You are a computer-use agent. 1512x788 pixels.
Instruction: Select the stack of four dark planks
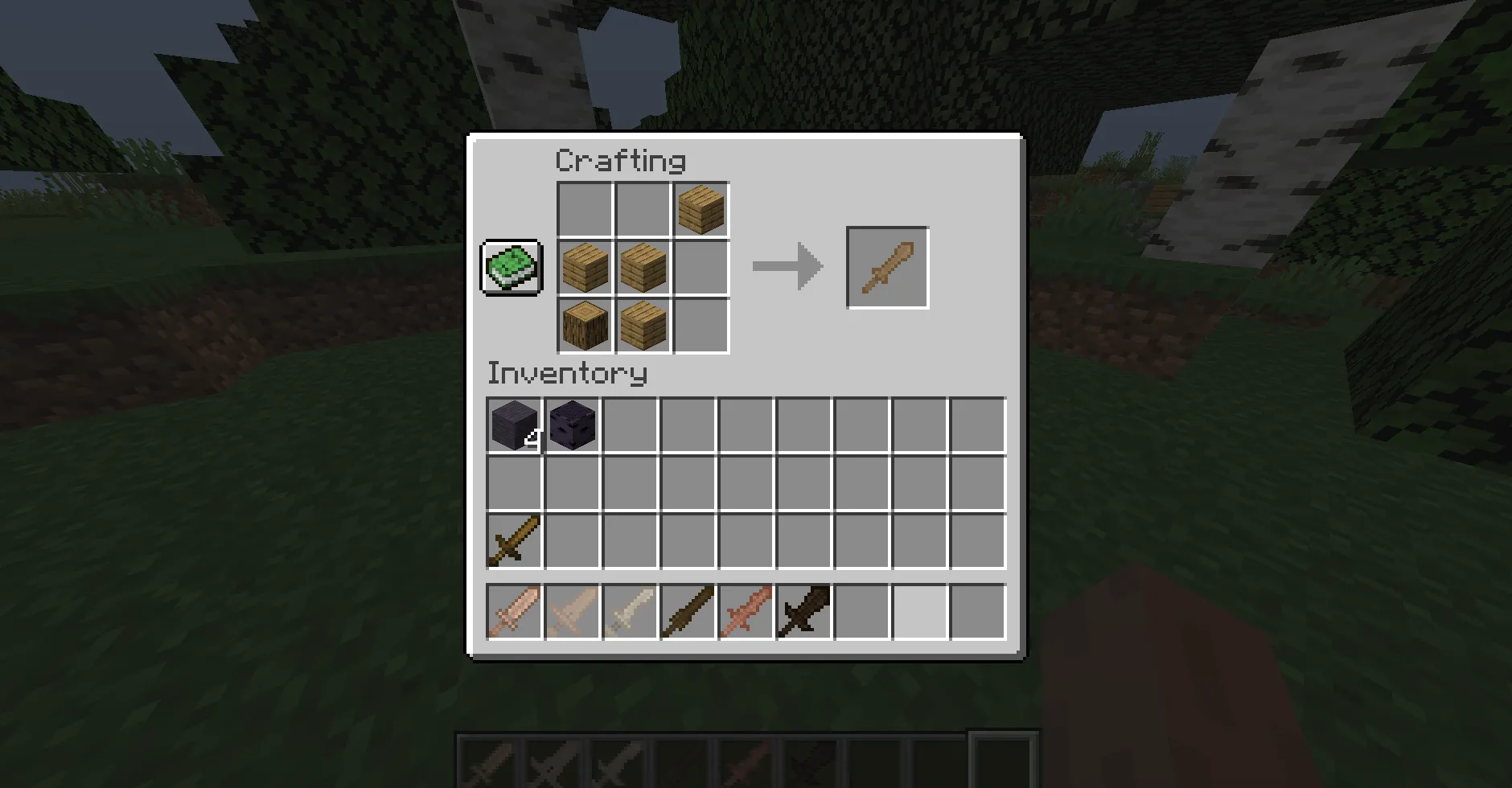pos(515,425)
